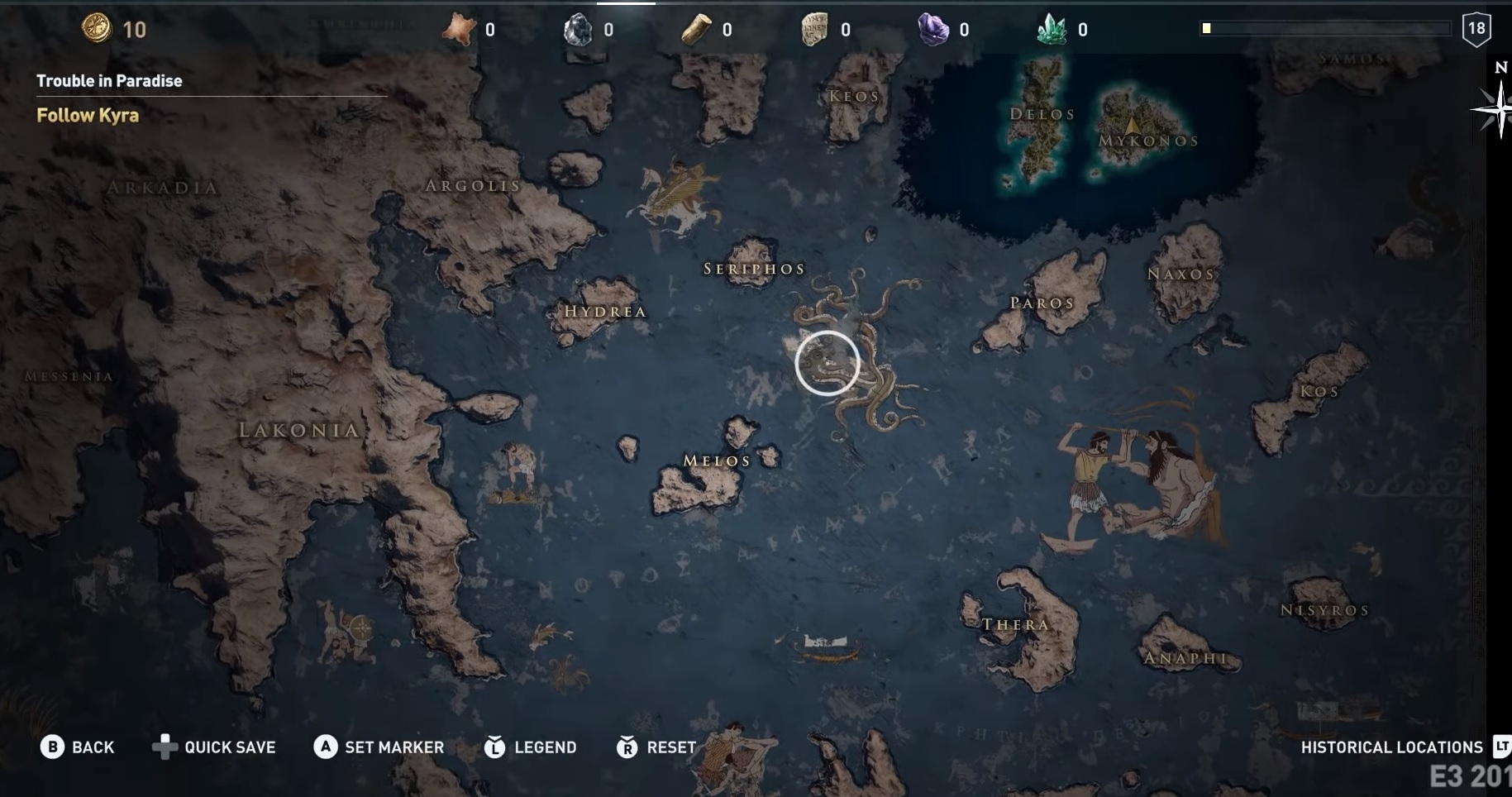This screenshot has width=1512, height=797.
Task: Open the Trouble in Paradise quest tracker
Action: (x=109, y=81)
